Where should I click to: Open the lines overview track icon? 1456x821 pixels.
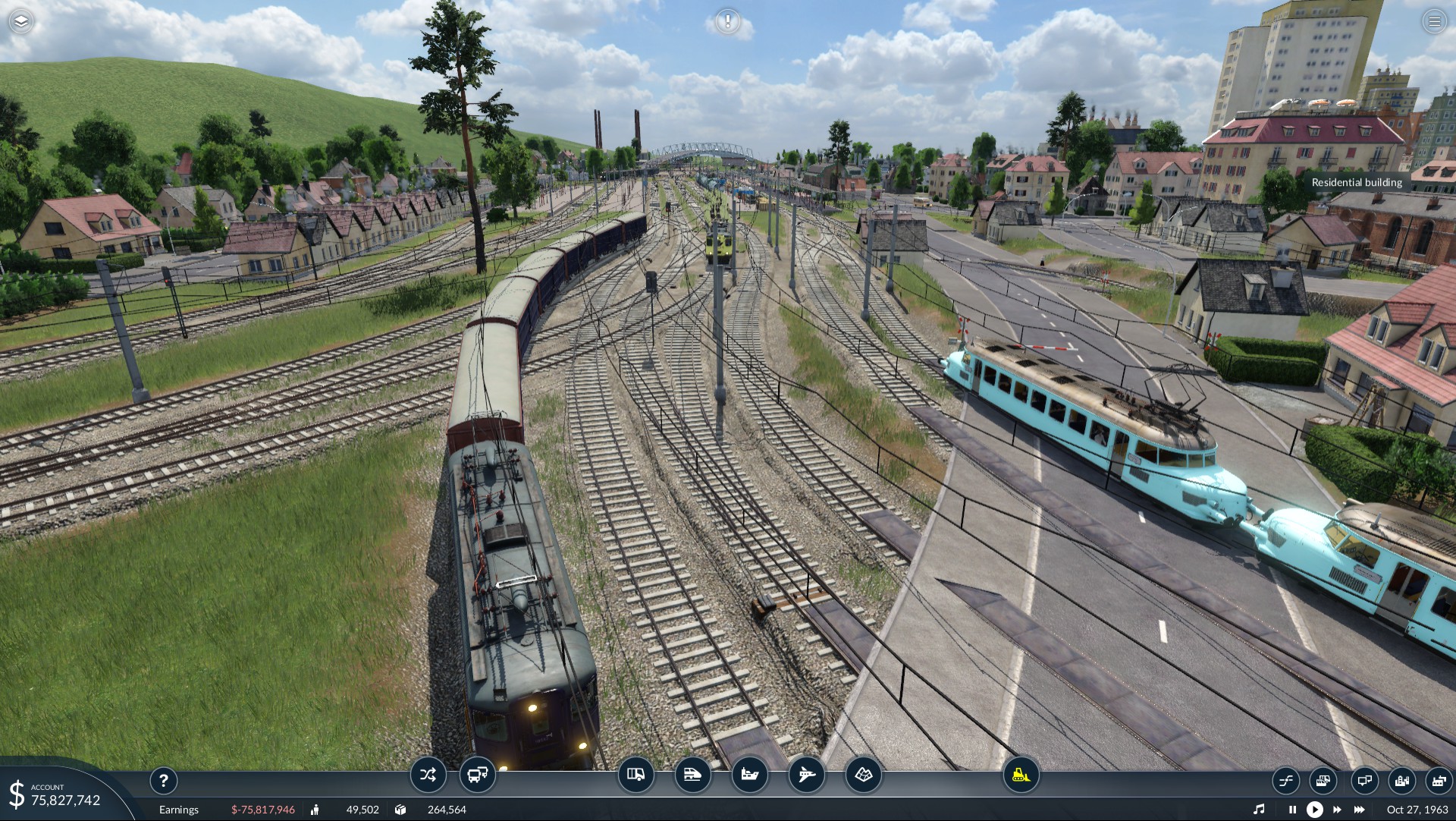coord(1286,780)
